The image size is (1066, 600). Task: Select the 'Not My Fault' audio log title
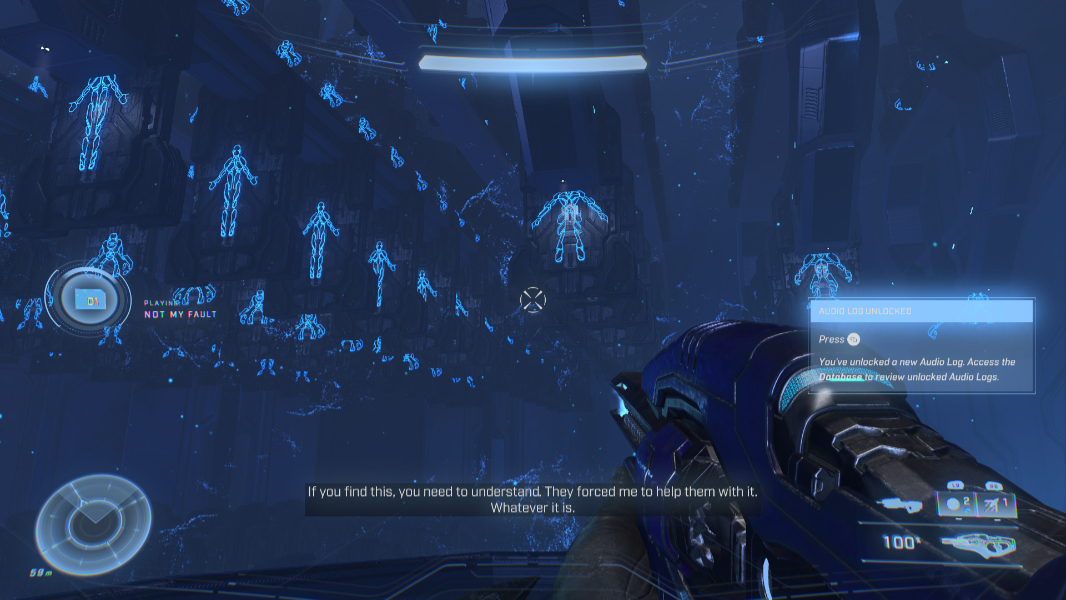180,314
